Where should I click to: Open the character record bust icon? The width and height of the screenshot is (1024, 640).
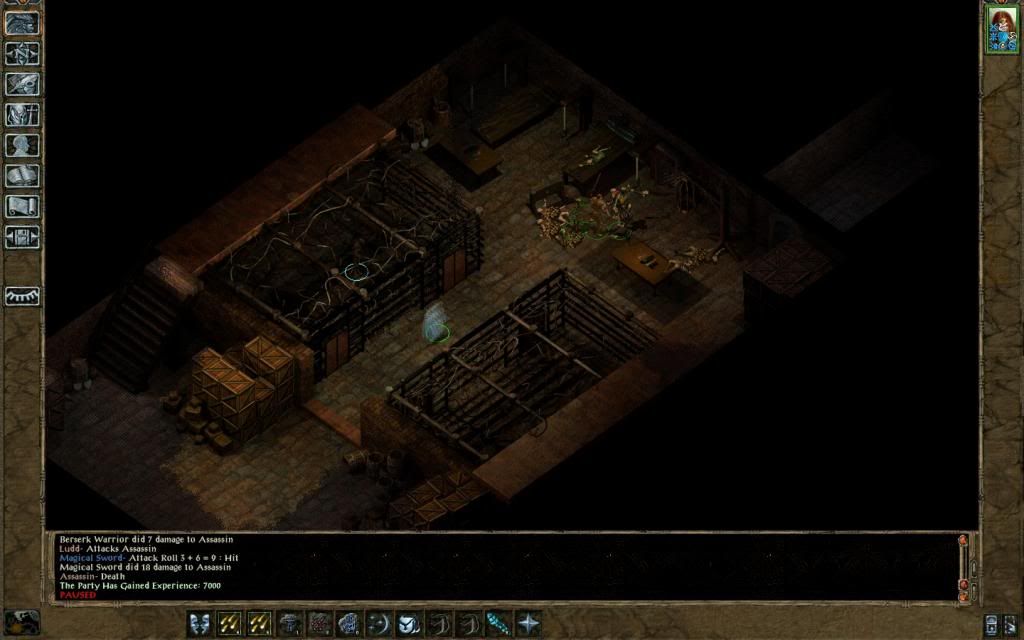coord(22,145)
